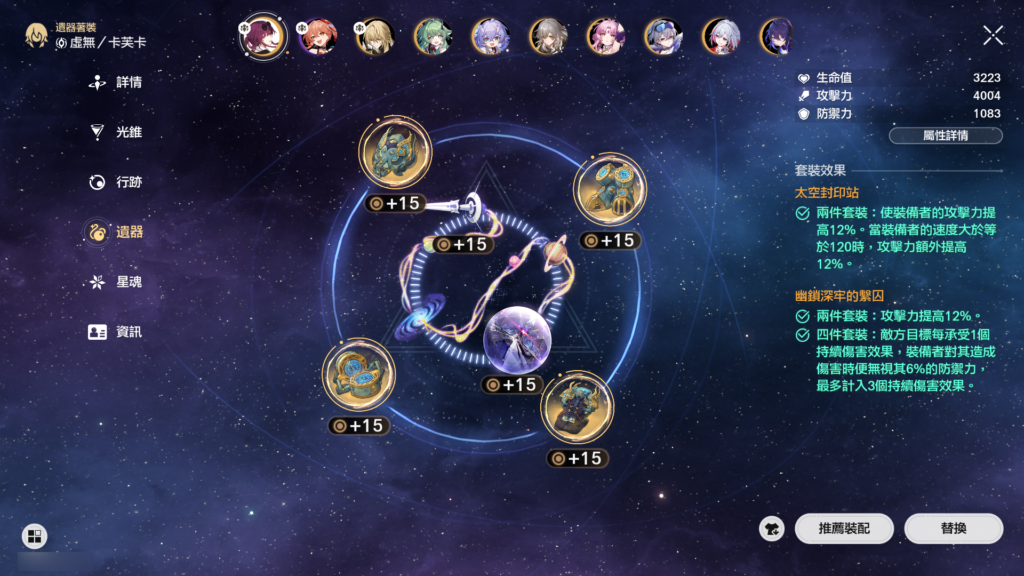Select the purple planar sphere relic
Screen dimensions: 1024x576
pyautogui.click(x=516, y=340)
